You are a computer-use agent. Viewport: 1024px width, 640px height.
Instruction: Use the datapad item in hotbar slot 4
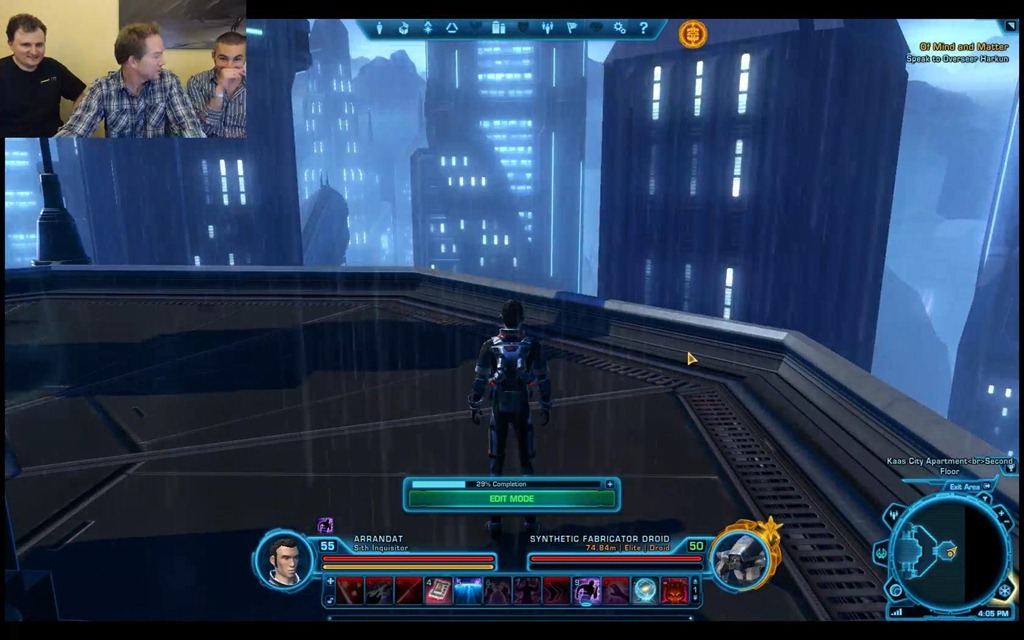[x=439, y=591]
